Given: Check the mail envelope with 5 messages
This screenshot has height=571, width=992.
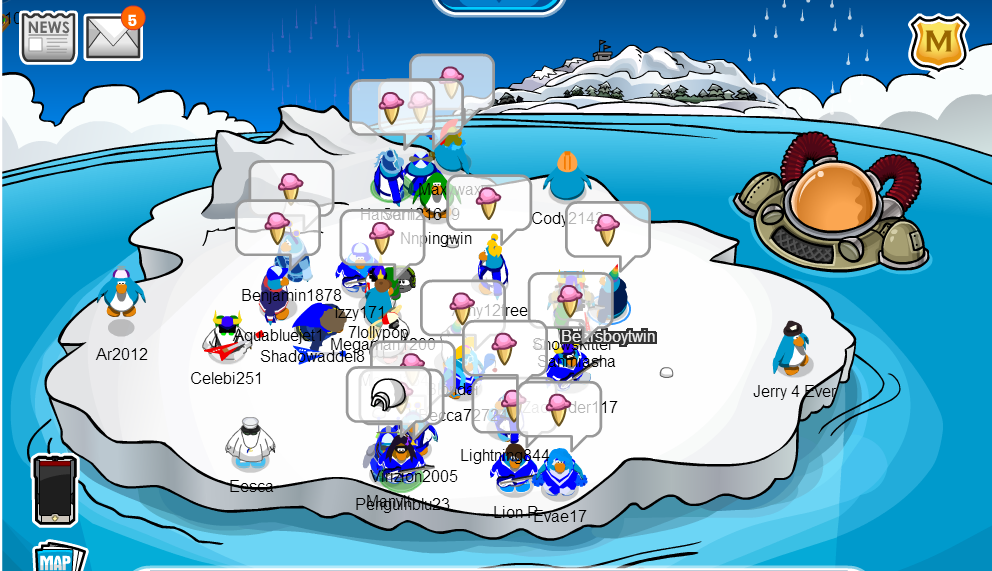Looking at the screenshot, I should [x=112, y=38].
